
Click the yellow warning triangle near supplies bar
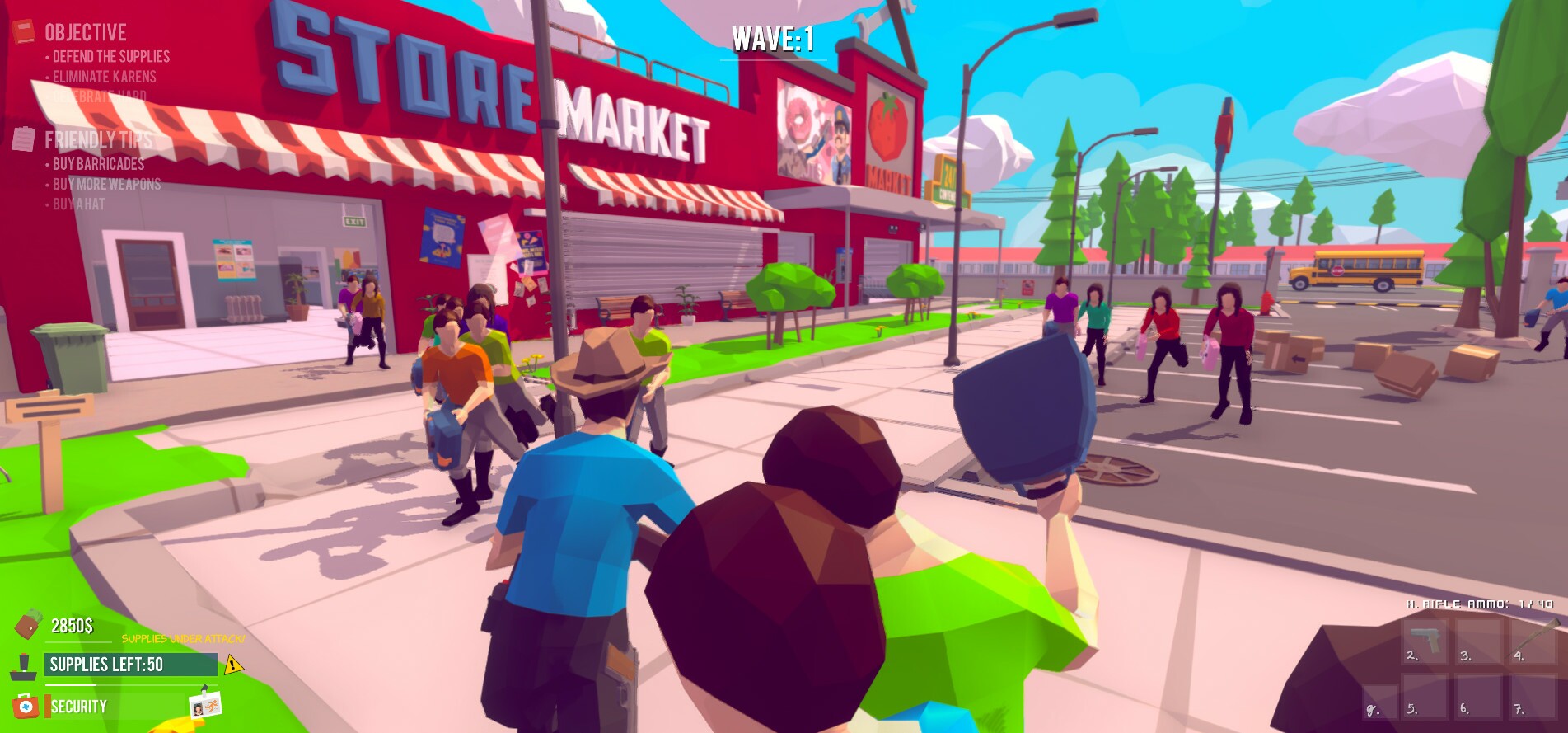tap(233, 665)
